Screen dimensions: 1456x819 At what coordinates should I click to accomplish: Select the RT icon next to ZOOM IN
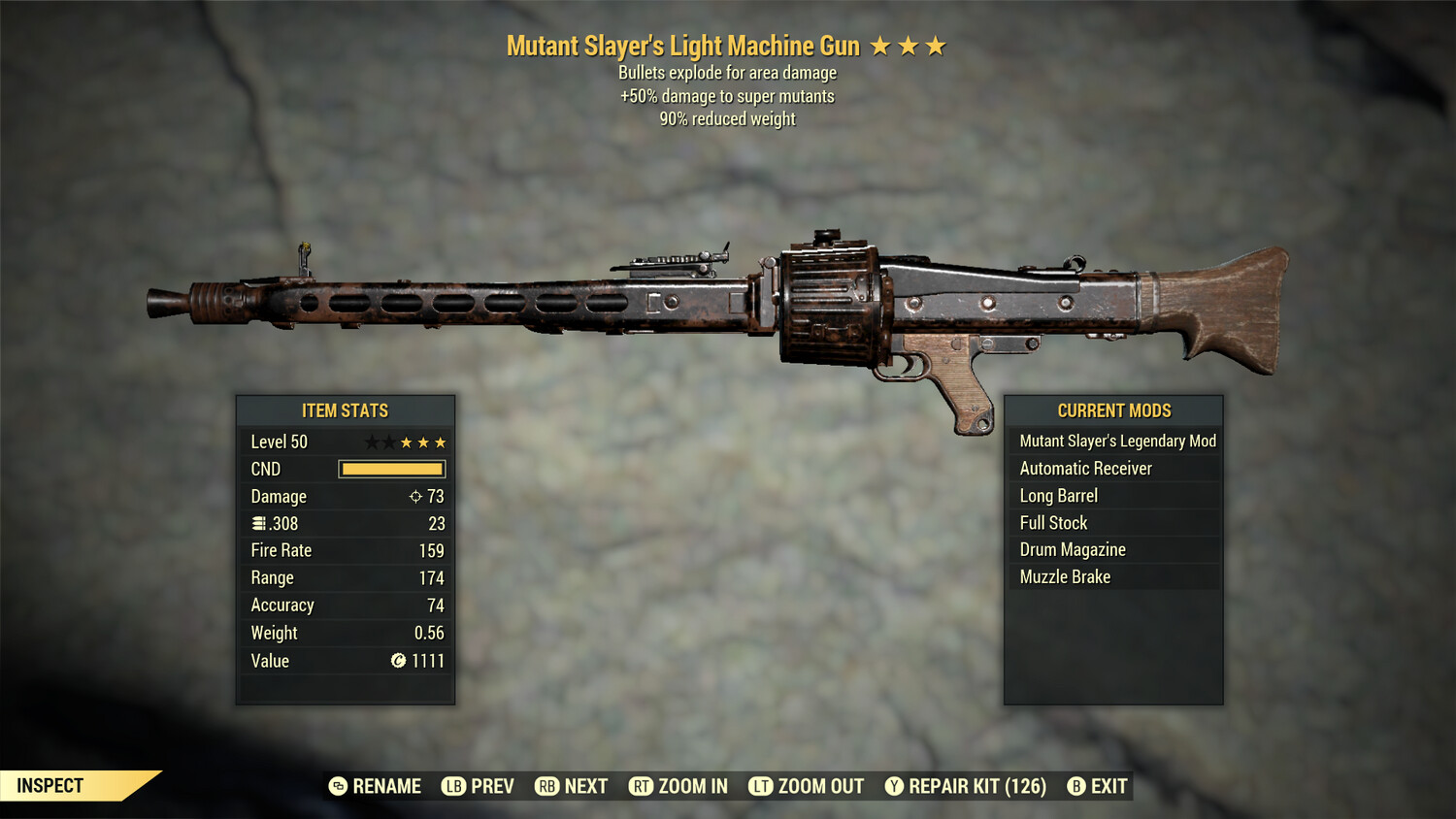click(642, 786)
